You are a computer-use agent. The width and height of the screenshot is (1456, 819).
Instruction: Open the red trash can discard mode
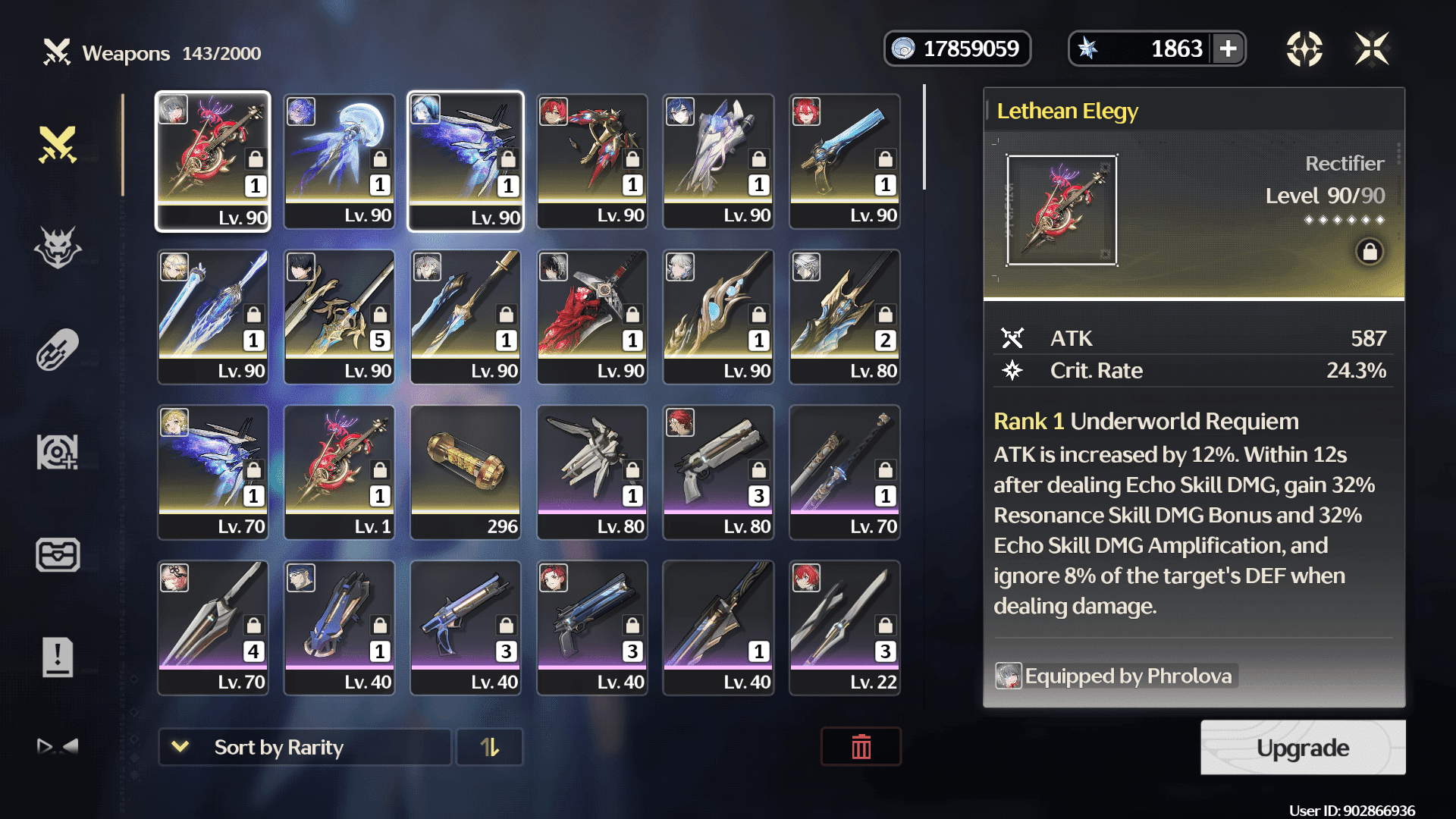click(861, 748)
